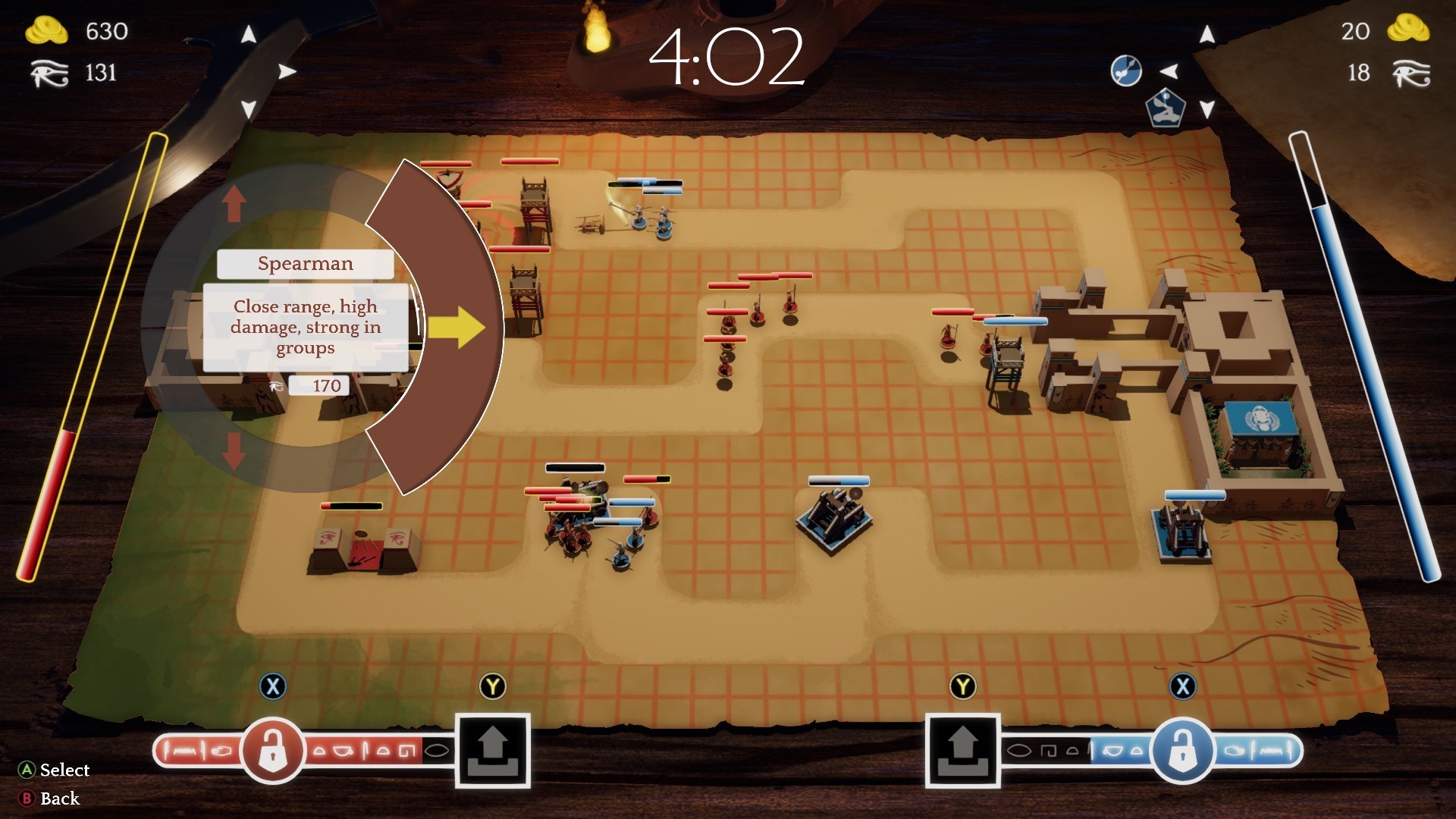Click the feather hieroglyph on the red bar
This screenshot has width=1456, height=819.
coord(168,751)
